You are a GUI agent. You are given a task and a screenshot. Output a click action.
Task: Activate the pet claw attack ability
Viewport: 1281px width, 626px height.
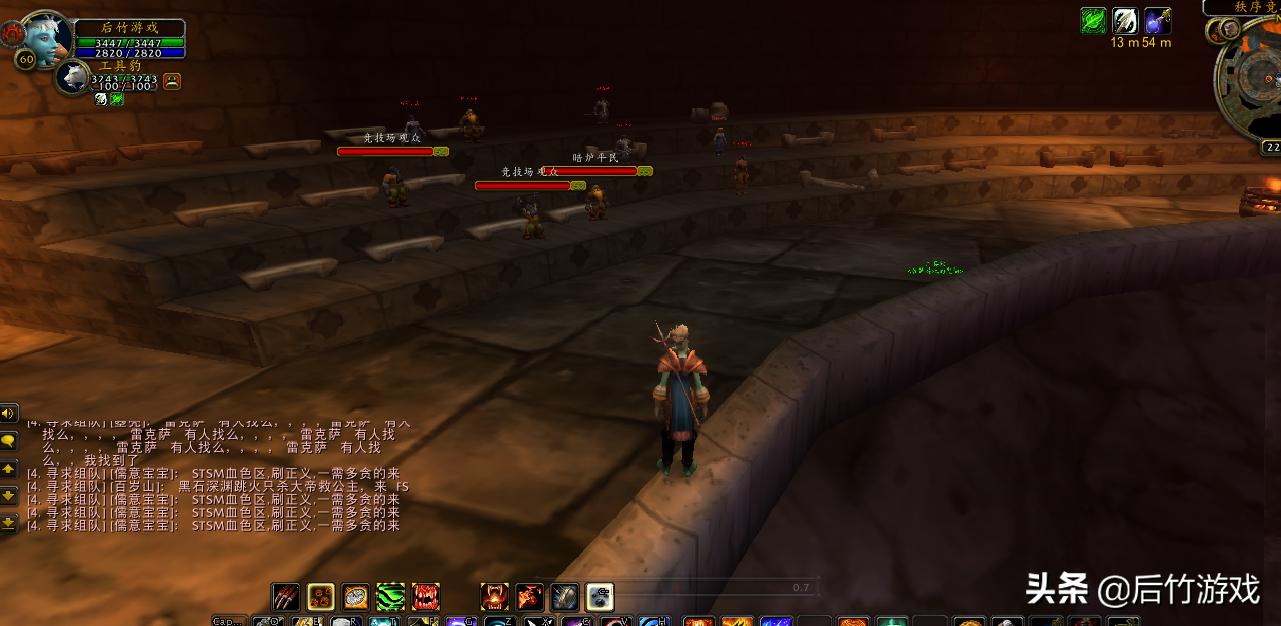[x=286, y=597]
